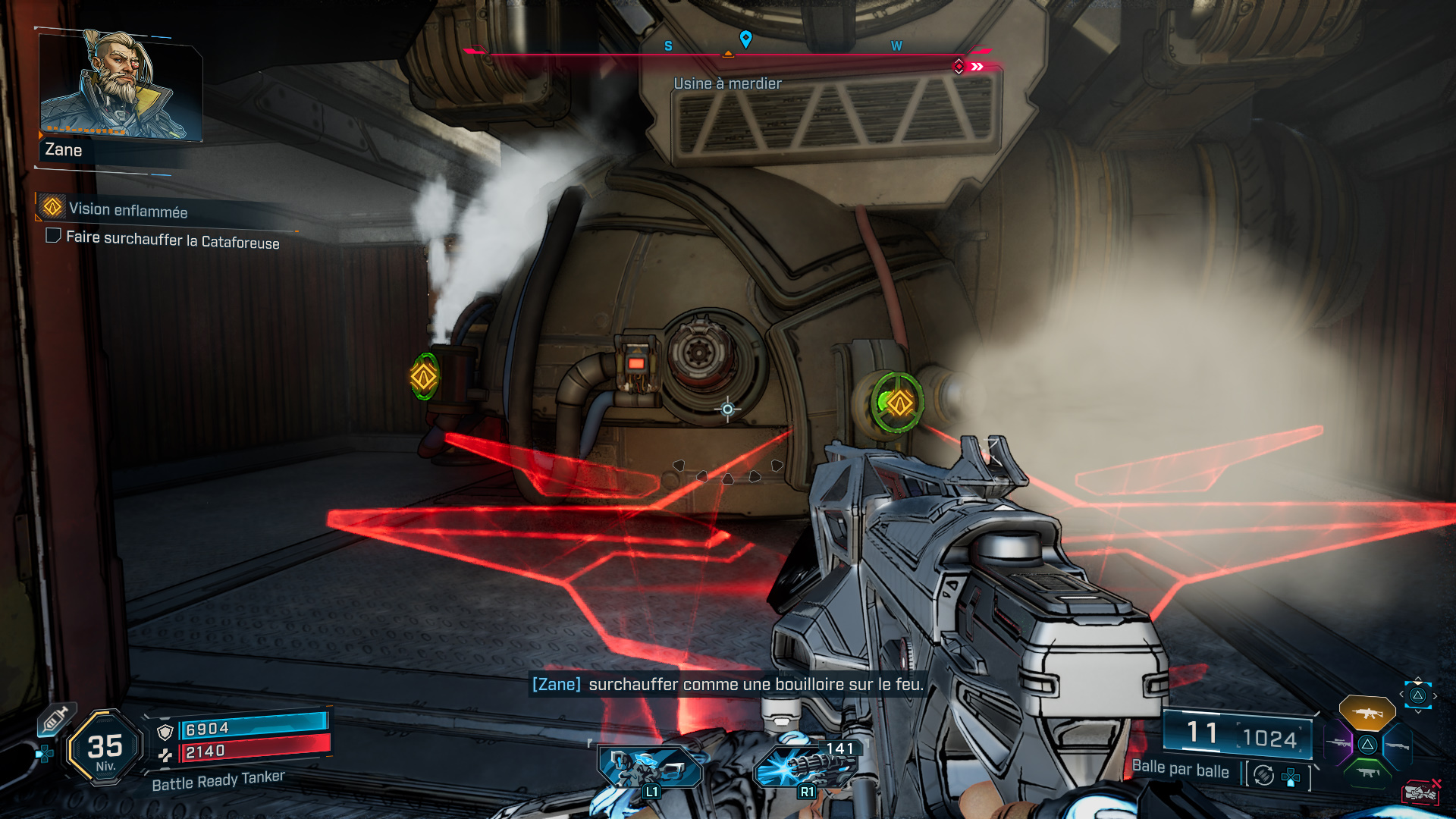Use the repair kit syringe icon
The image size is (1456, 819).
(55, 719)
